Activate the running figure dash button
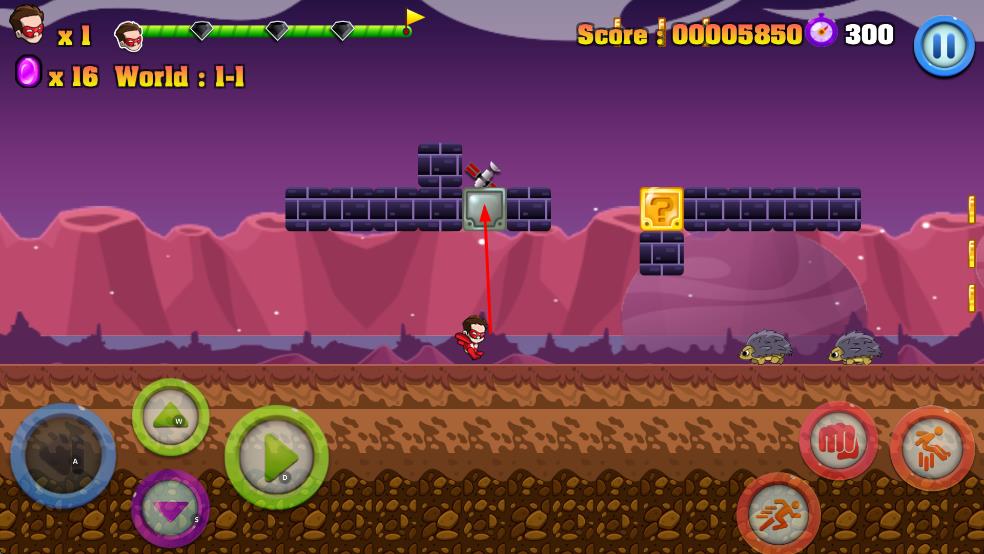Image resolution: width=984 pixels, height=554 pixels. tap(778, 514)
